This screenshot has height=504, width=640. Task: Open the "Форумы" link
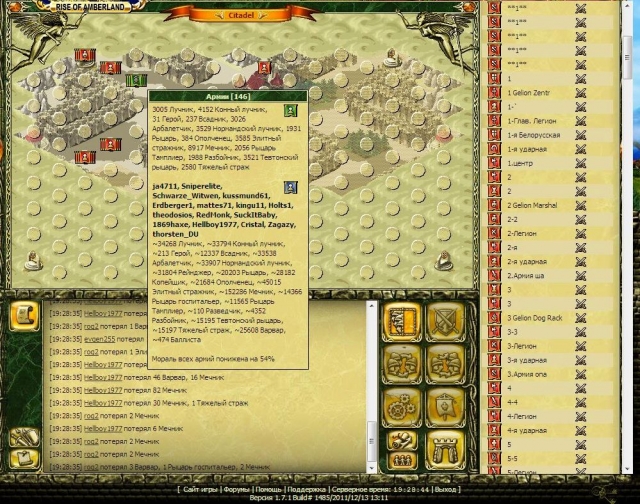pyautogui.click(x=237, y=490)
